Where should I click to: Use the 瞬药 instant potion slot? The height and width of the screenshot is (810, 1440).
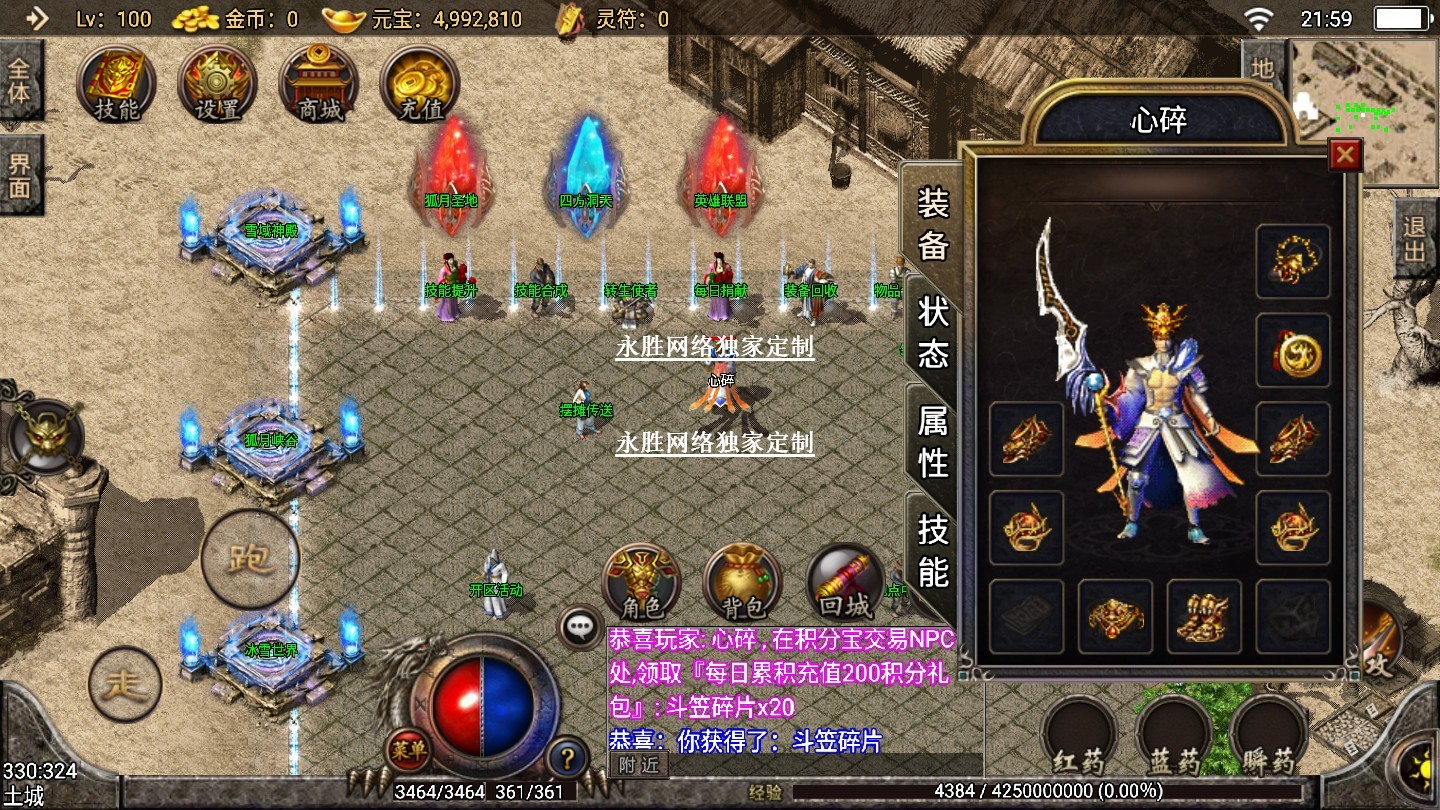tap(1268, 737)
